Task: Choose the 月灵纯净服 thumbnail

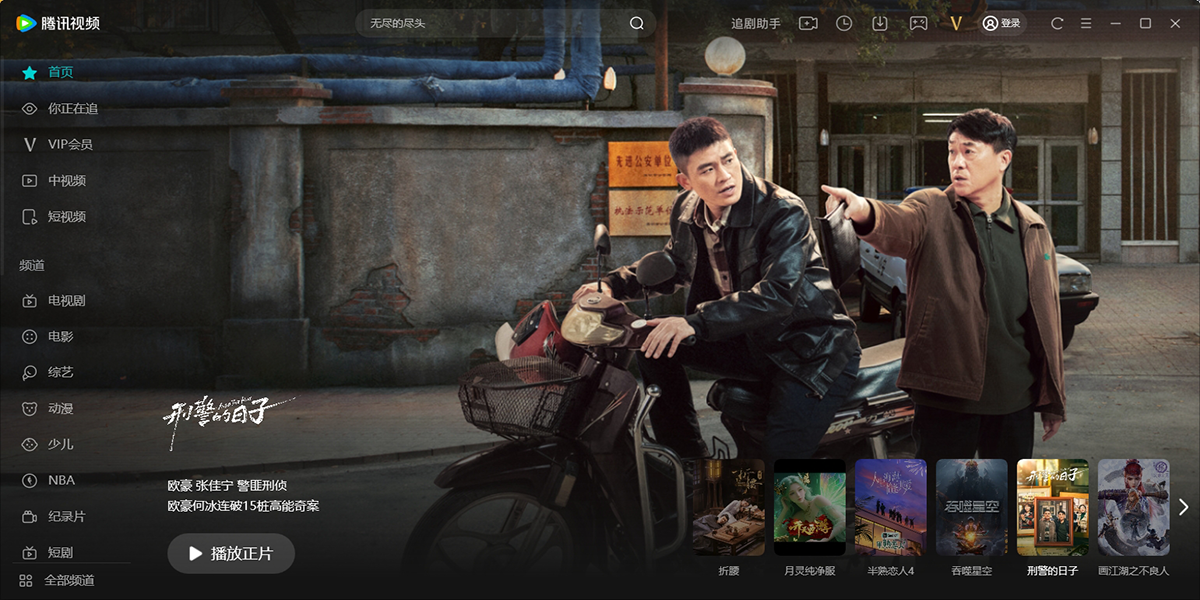Action: tap(810, 507)
